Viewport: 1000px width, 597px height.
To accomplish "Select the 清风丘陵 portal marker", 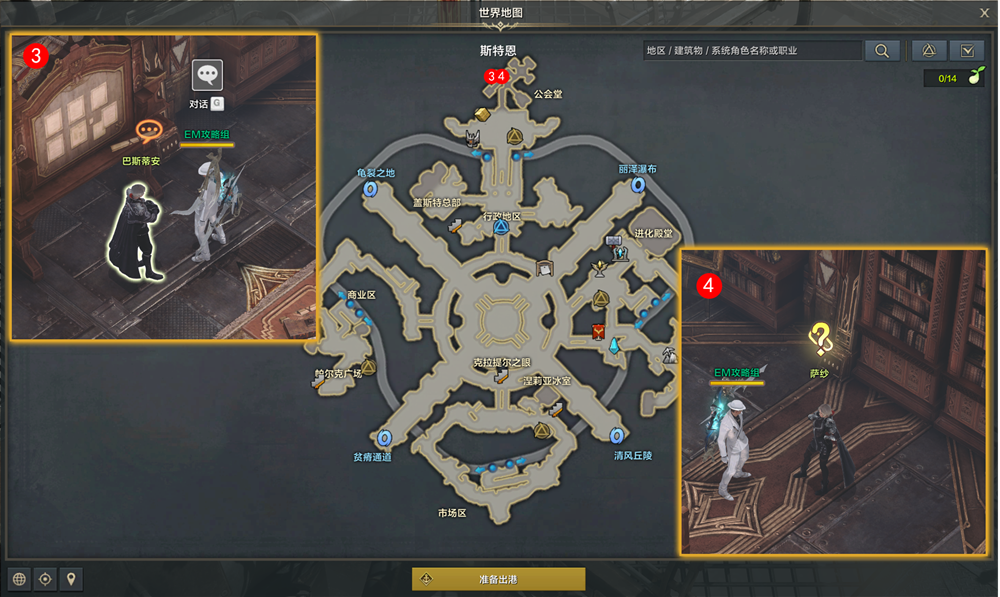I will click(617, 435).
